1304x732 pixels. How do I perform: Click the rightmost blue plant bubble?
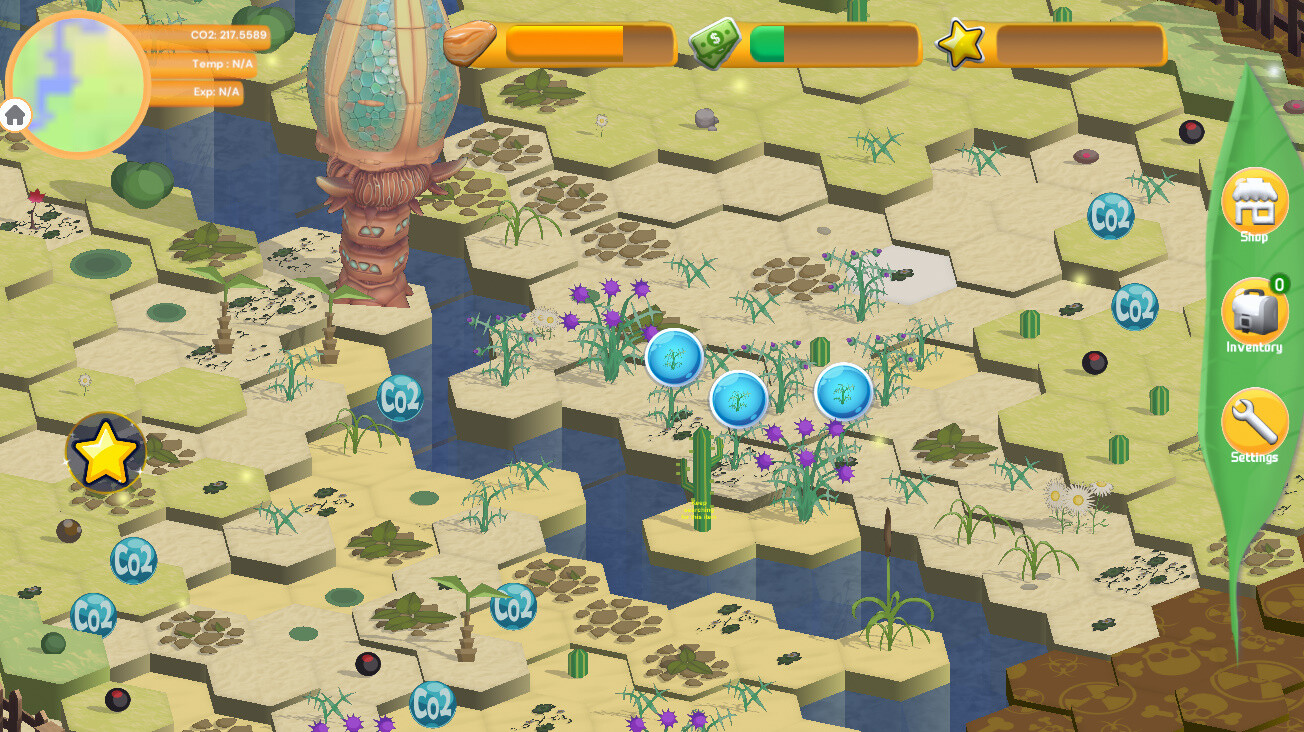click(x=843, y=392)
